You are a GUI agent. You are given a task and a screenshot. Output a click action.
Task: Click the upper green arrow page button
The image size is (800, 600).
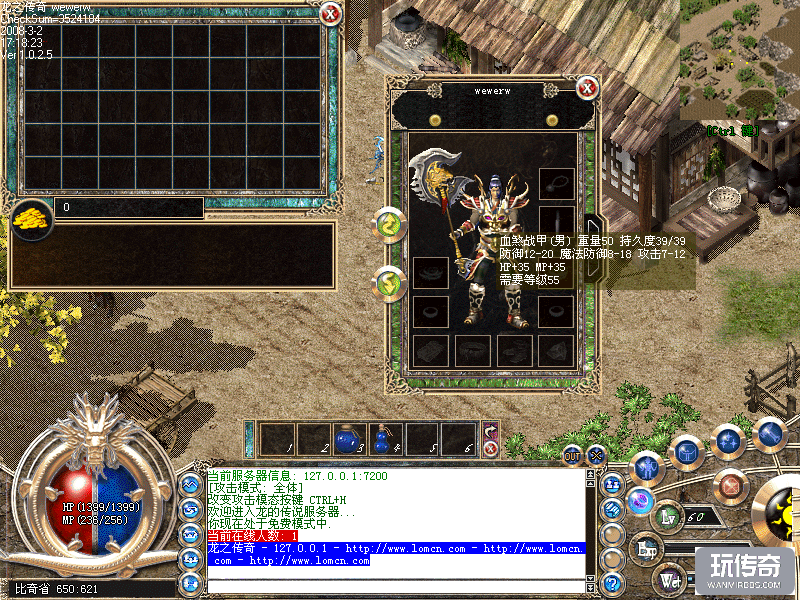(x=388, y=225)
